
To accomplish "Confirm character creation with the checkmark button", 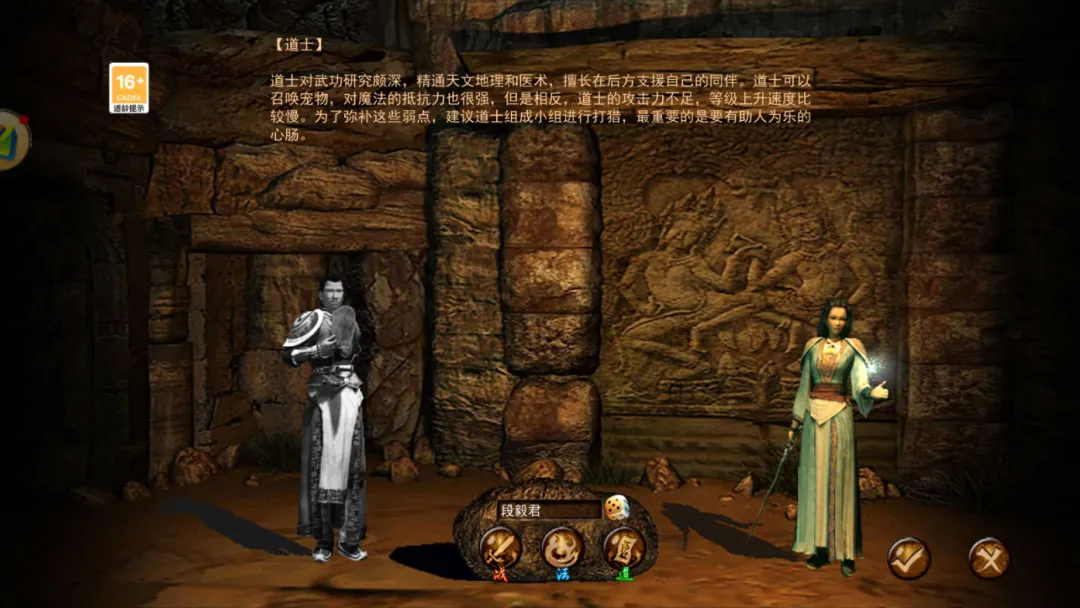I will coord(909,558).
